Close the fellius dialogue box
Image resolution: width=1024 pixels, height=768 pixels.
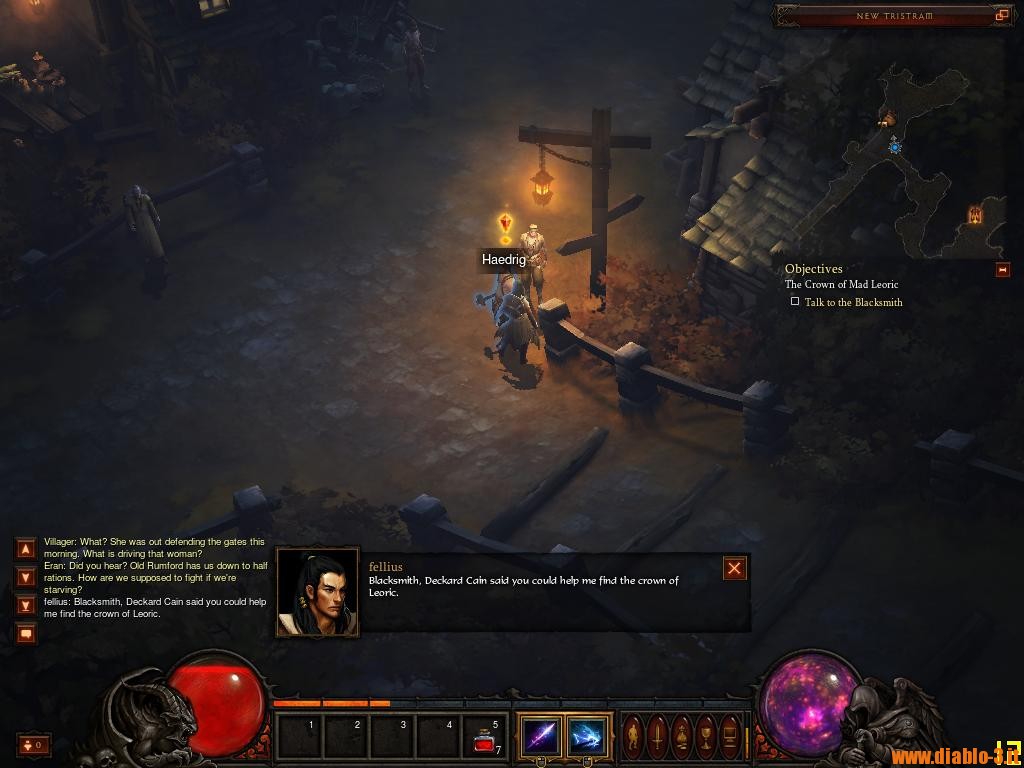click(734, 569)
